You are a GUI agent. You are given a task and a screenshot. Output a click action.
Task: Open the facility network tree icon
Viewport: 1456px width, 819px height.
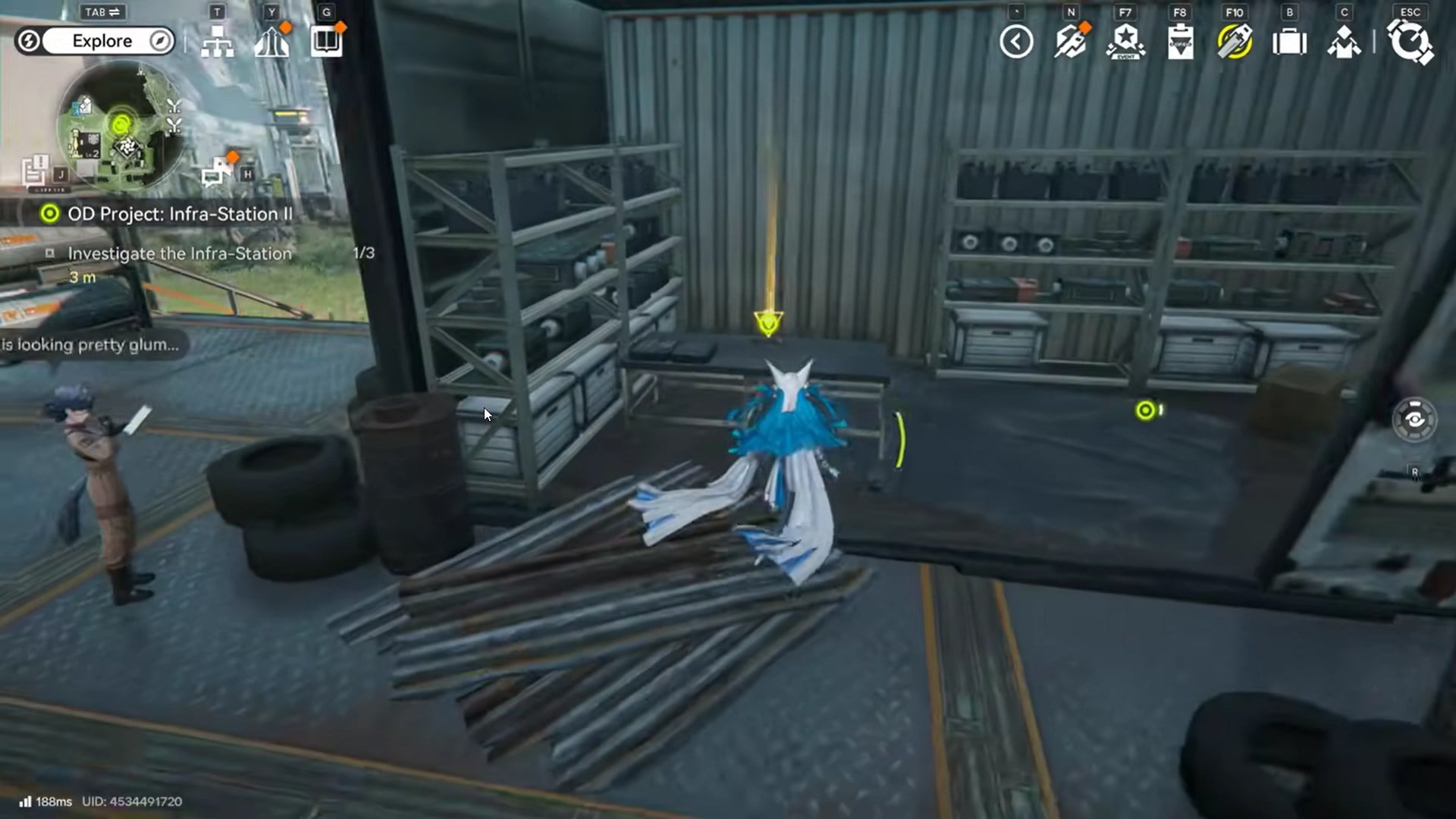218,42
